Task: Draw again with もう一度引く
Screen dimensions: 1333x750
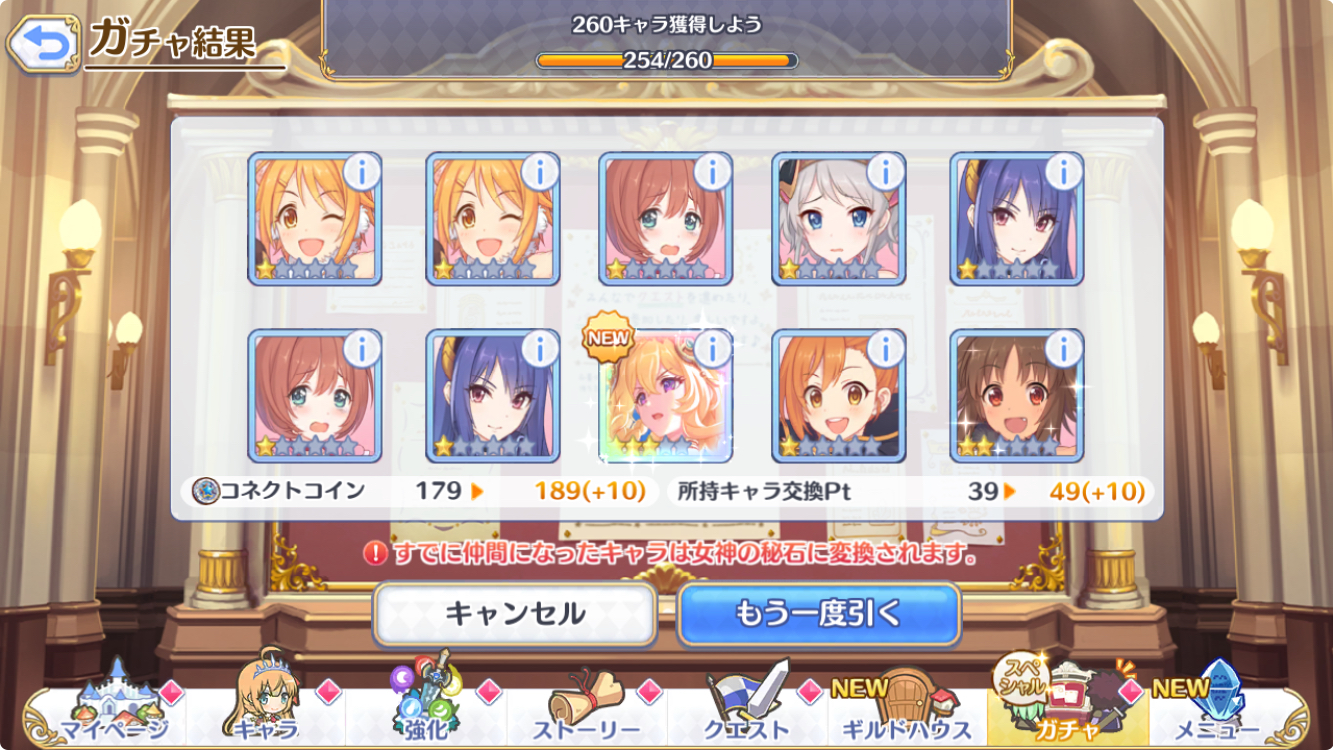Action: [x=818, y=613]
